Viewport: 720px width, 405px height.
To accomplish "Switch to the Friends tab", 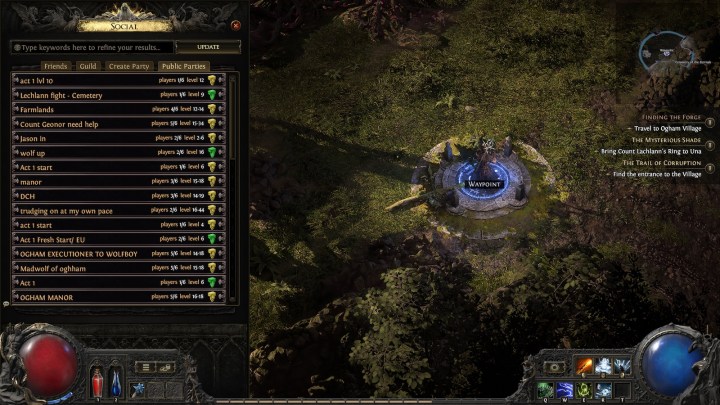I will point(56,66).
